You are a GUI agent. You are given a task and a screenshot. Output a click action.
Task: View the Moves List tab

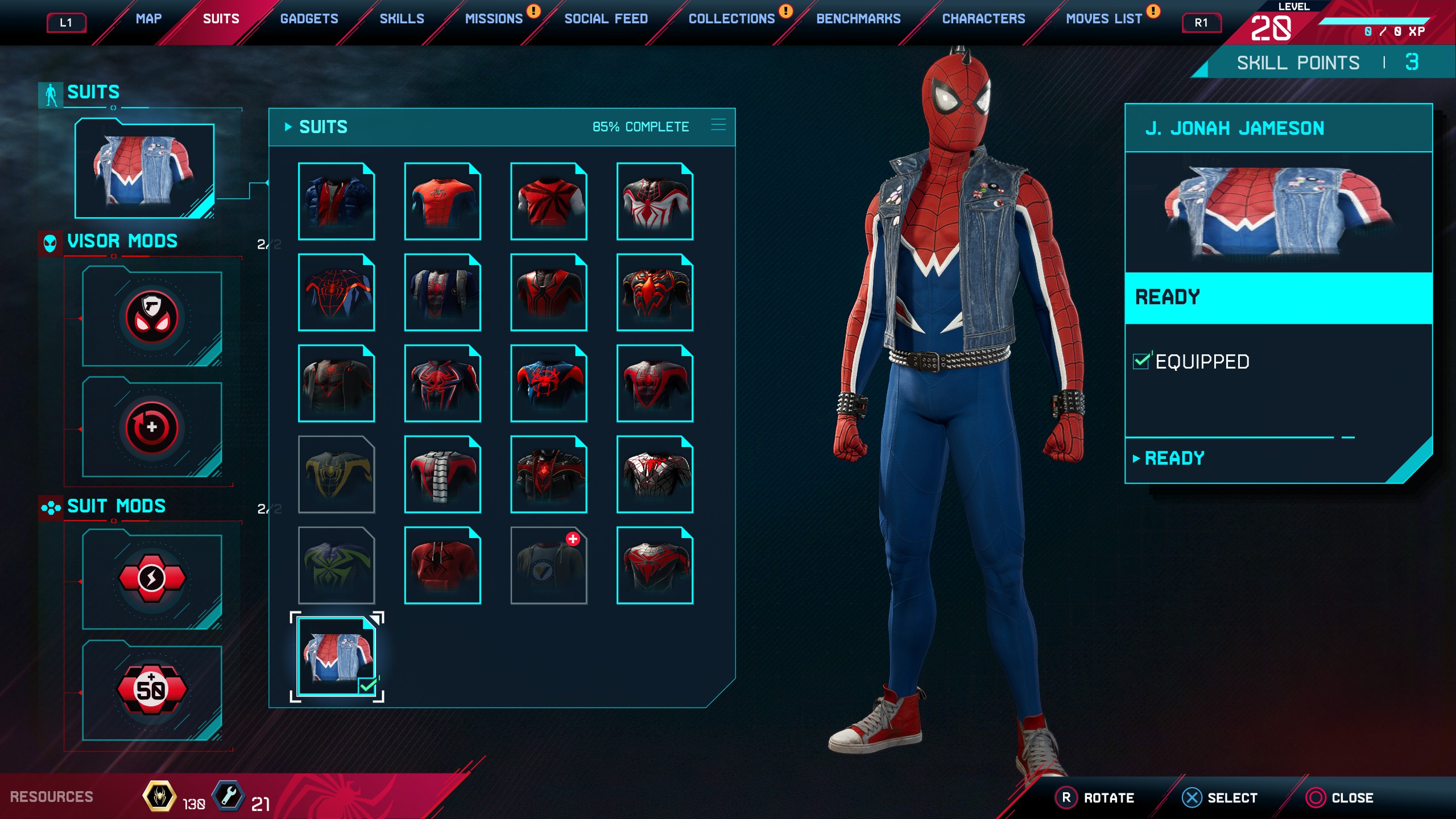1103,19
